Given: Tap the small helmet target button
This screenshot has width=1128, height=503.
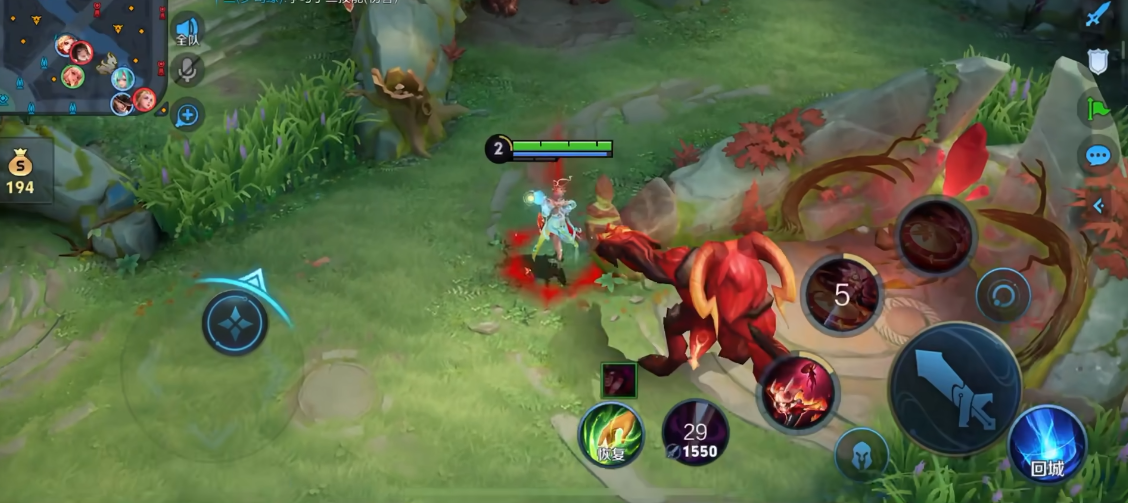Looking at the screenshot, I should [x=861, y=454].
